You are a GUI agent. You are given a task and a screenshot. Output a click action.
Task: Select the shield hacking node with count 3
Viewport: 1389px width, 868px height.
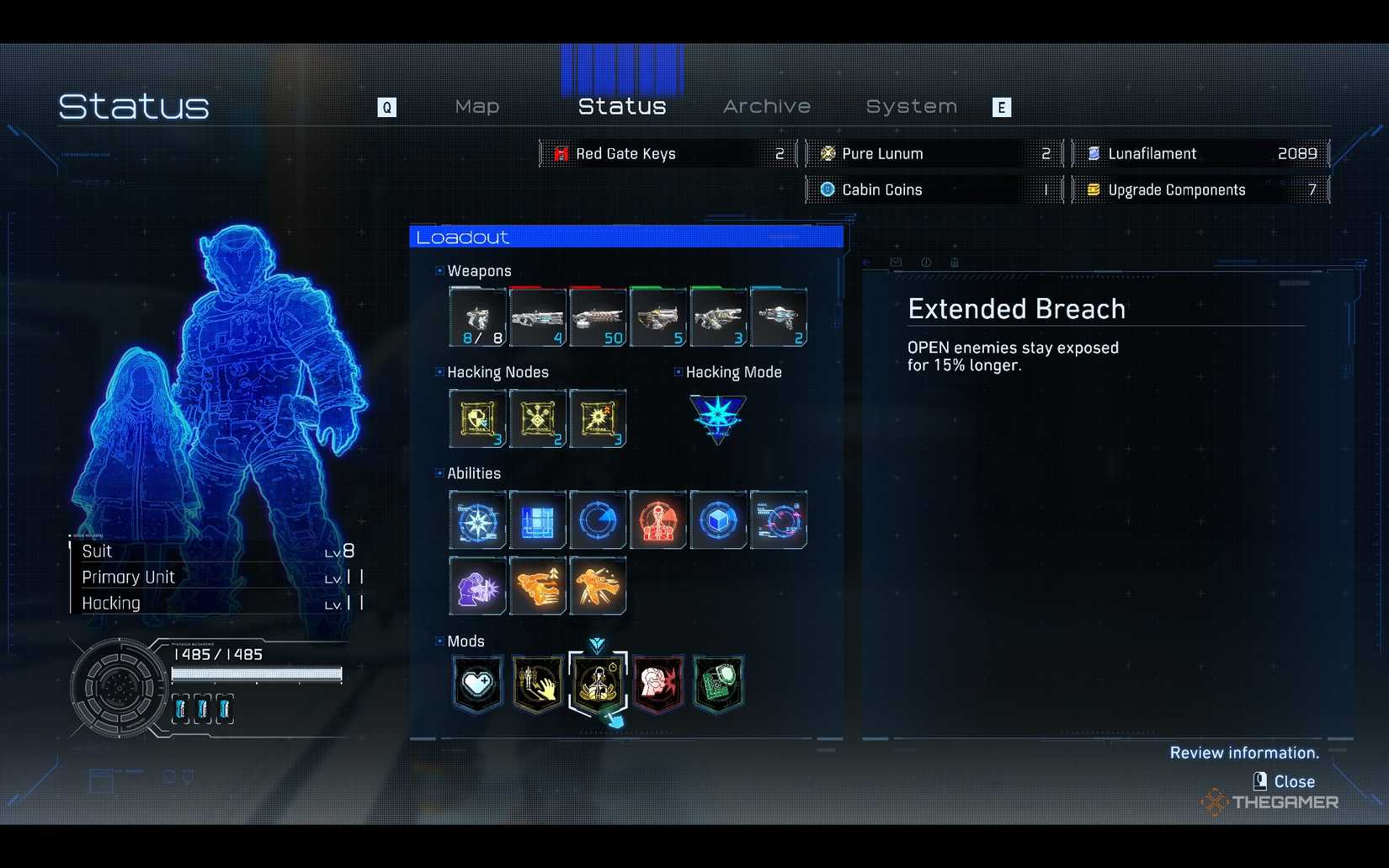point(476,418)
